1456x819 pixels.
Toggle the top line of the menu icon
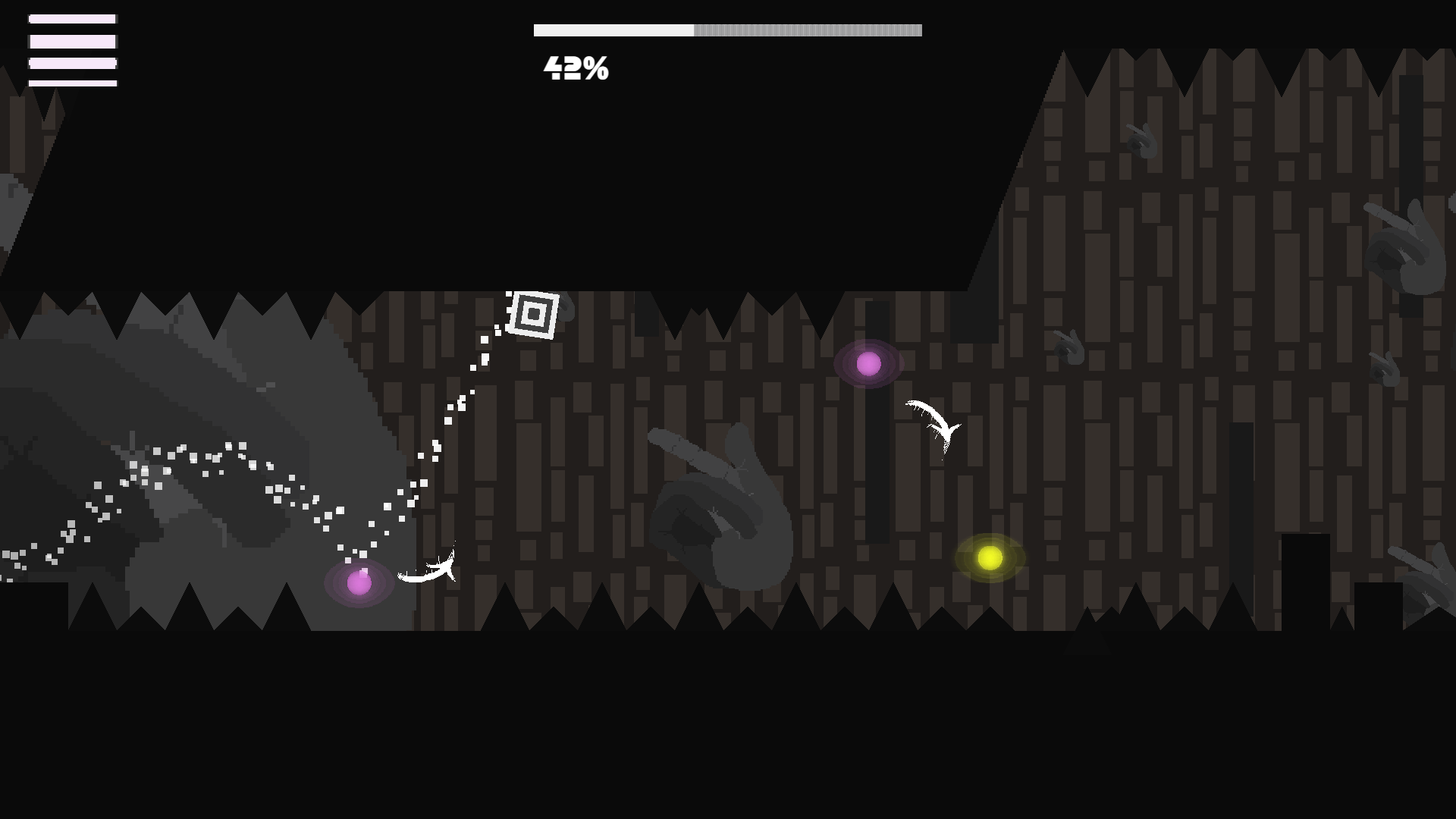click(72, 20)
